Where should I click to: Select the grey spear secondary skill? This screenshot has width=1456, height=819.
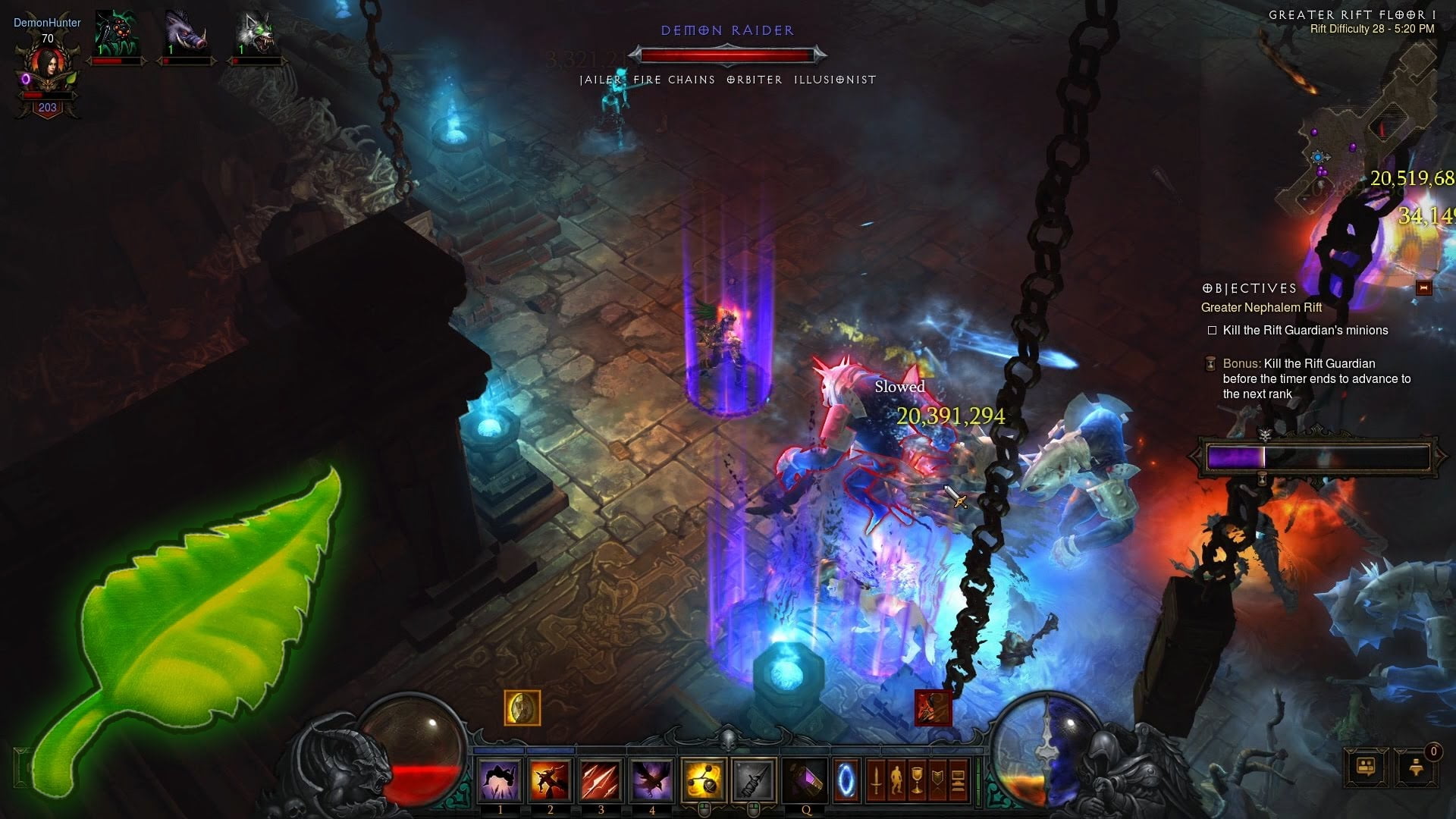754,780
